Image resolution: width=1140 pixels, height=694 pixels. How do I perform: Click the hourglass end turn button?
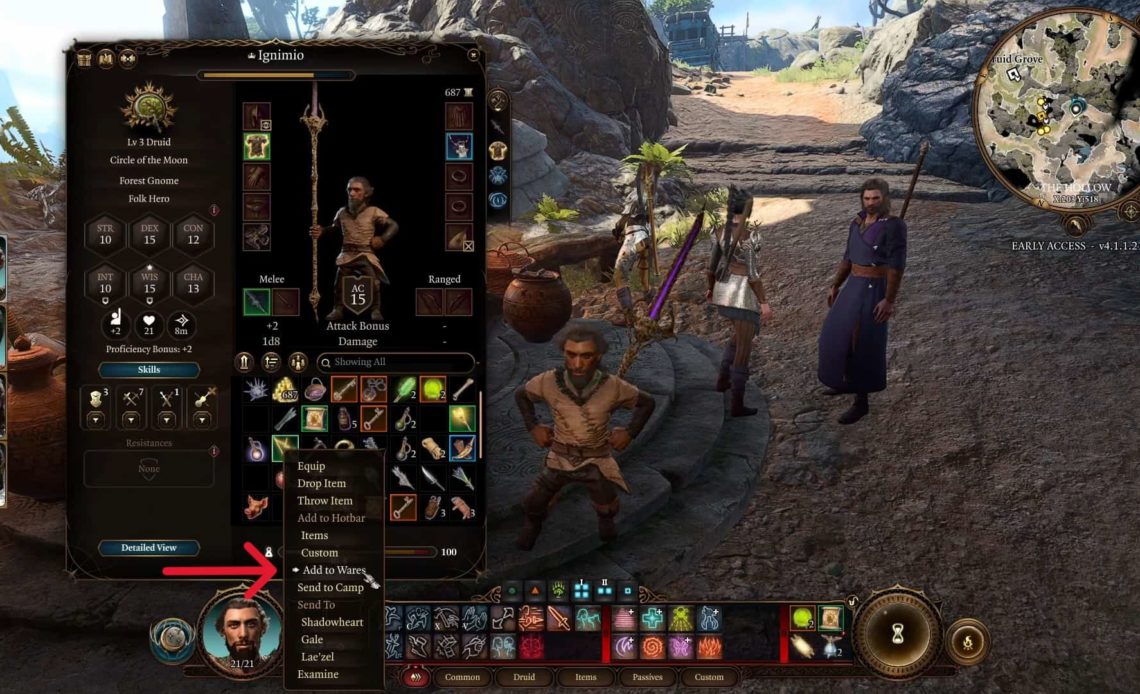pos(896,633)
